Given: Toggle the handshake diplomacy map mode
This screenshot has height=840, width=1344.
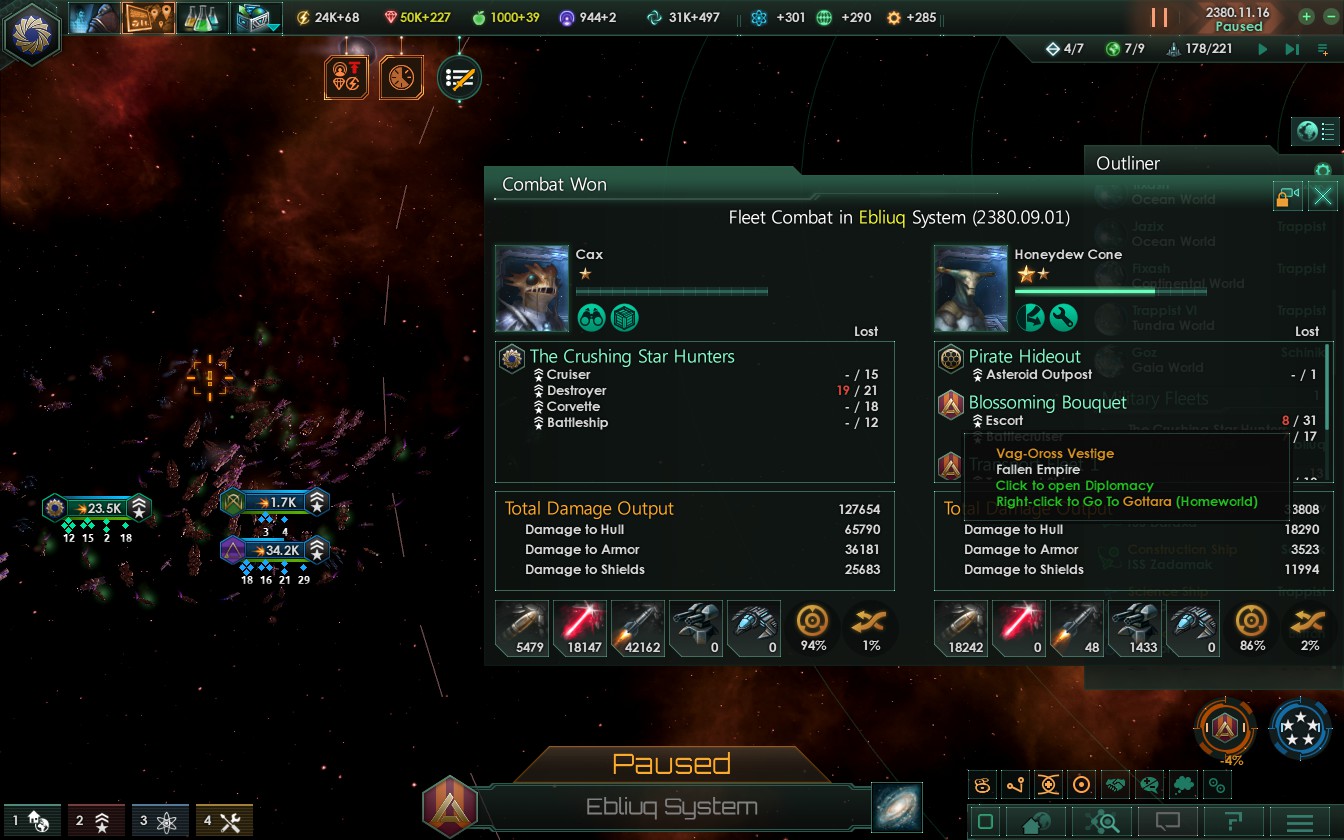Looking at the screenshot, I should (x=1116, y=785).
